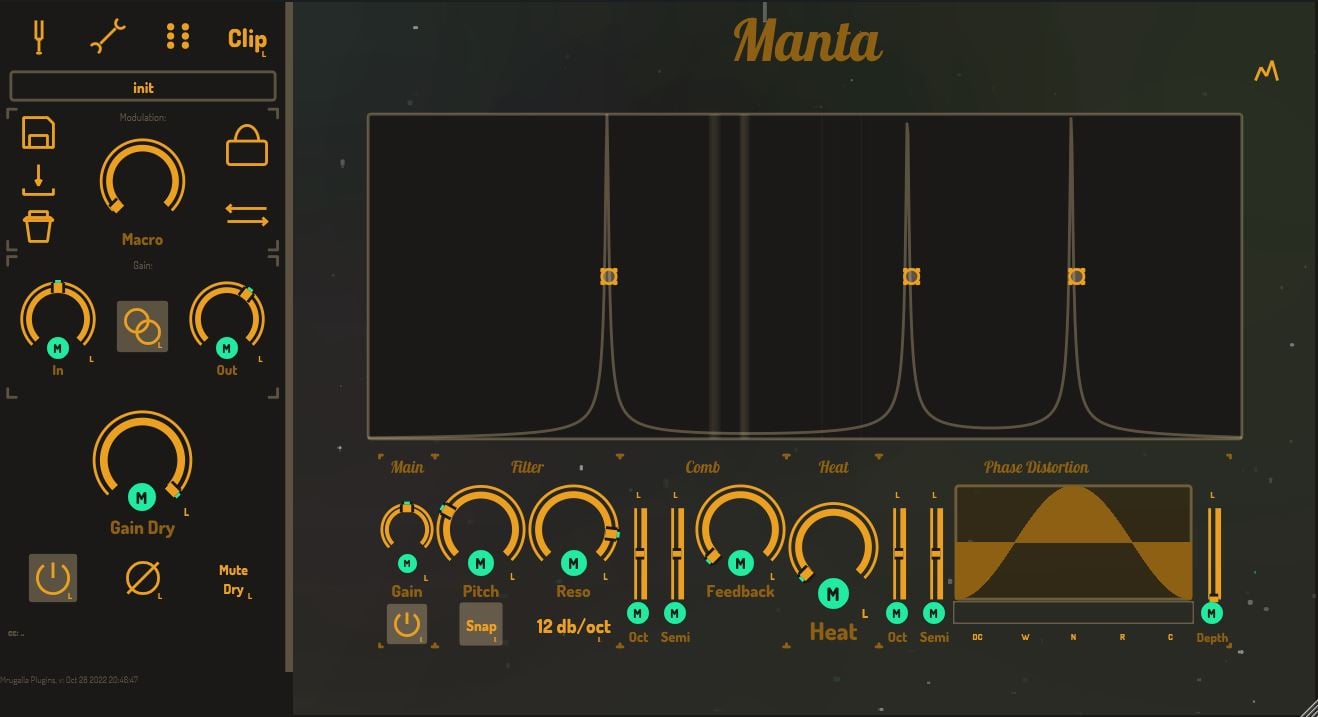The height and width of the screenshot is (717, 1318).
Task: Save preset with the floppy disk icon
Action: pyautogui.click(x=39, y=133)
